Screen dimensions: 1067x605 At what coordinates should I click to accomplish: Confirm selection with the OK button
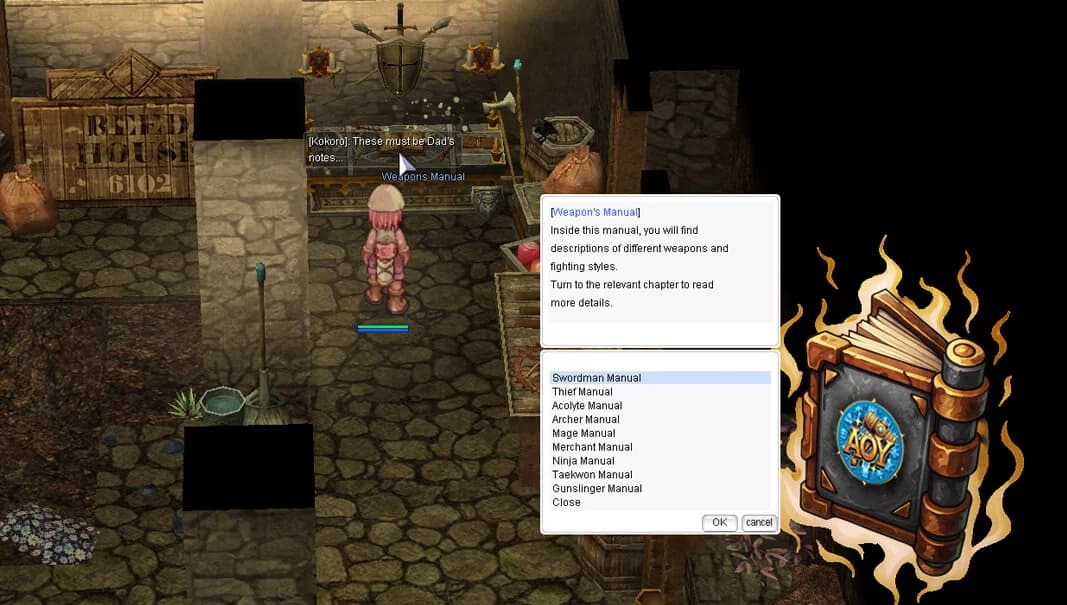click(719, 523)
